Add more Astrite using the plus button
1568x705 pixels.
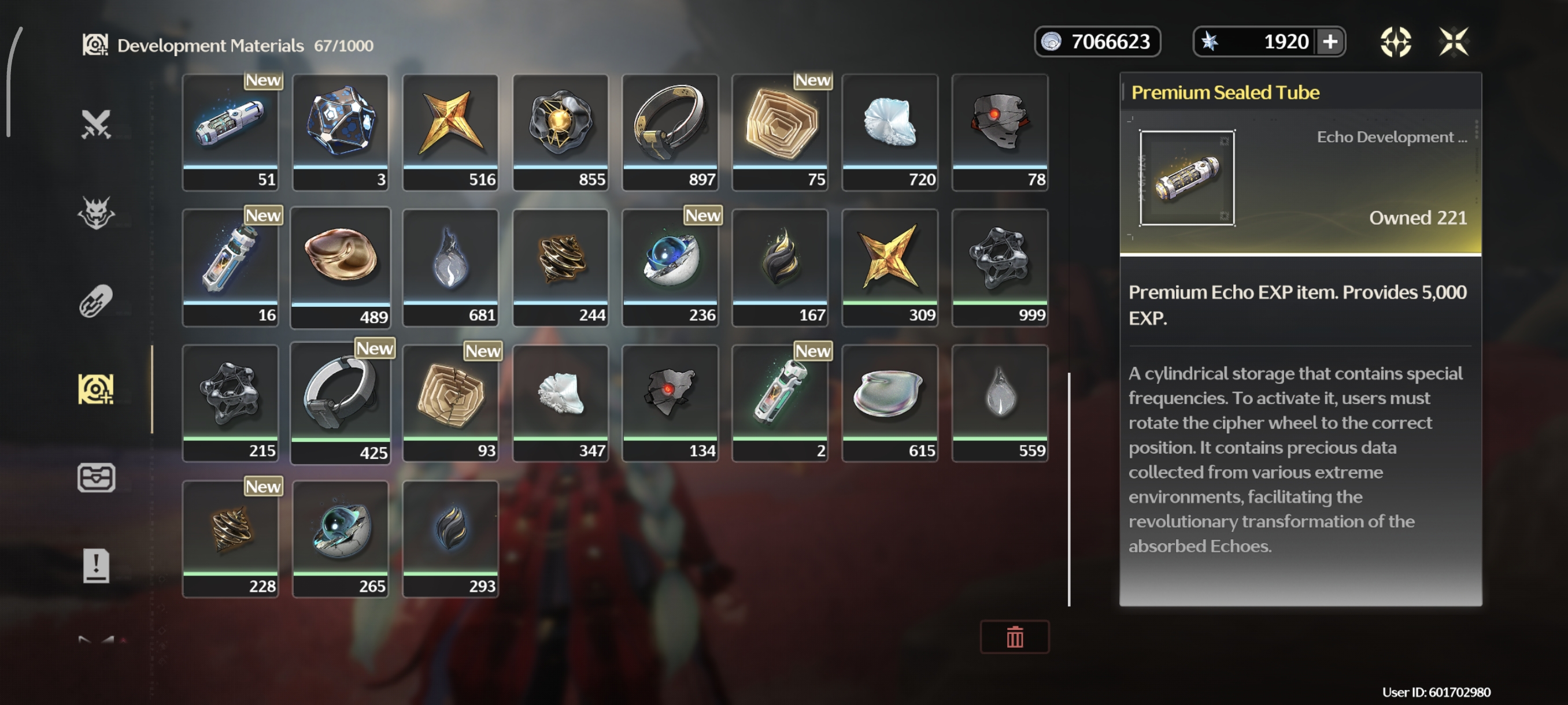pos(1330,42)
